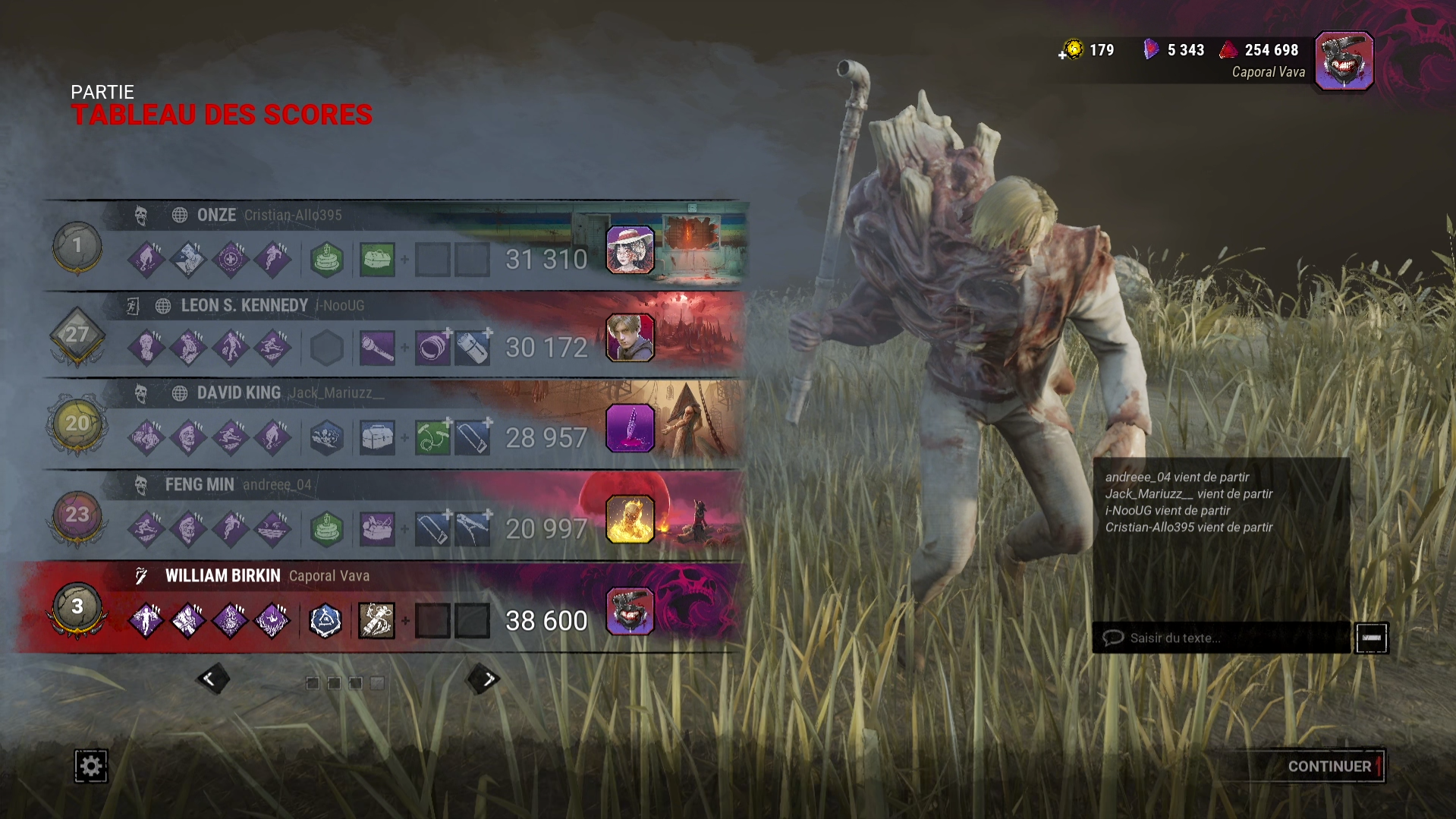The image size is (1456, 819).
Task: Click the Bloodpoints currency icon
Action: coord(1228,50)
